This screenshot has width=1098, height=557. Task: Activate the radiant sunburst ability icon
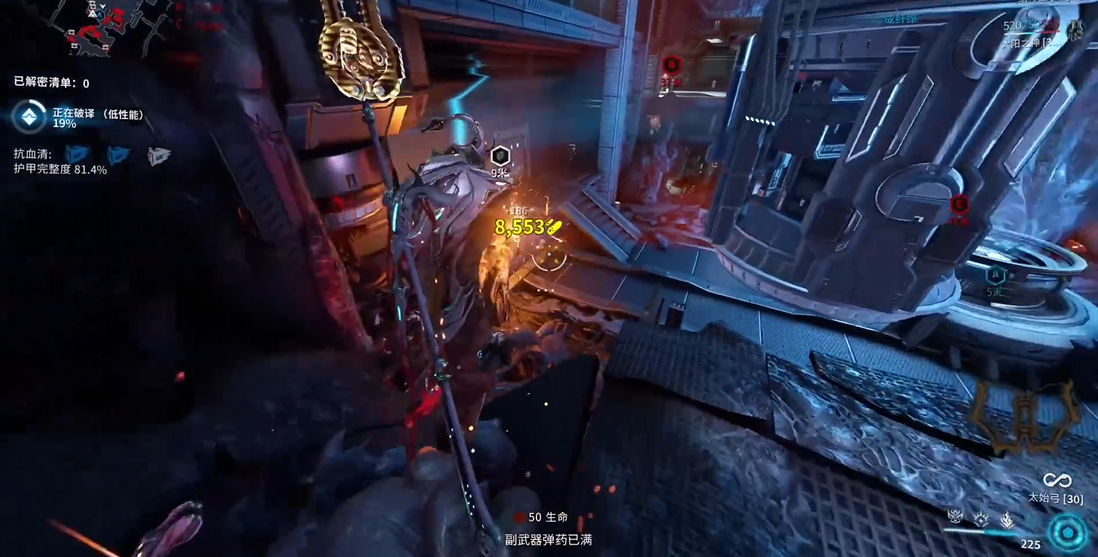[980, 518]
